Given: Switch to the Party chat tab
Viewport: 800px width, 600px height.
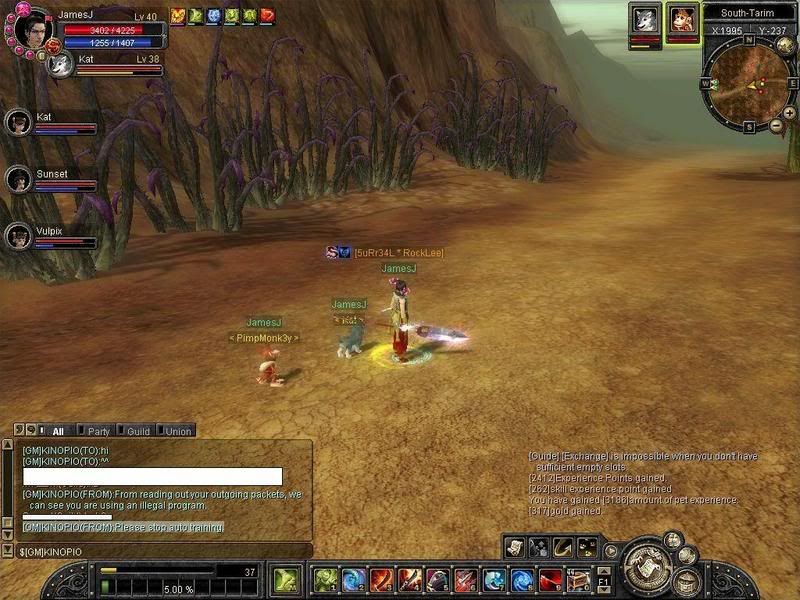Looking at the screenshot, I should pos(98,431).
